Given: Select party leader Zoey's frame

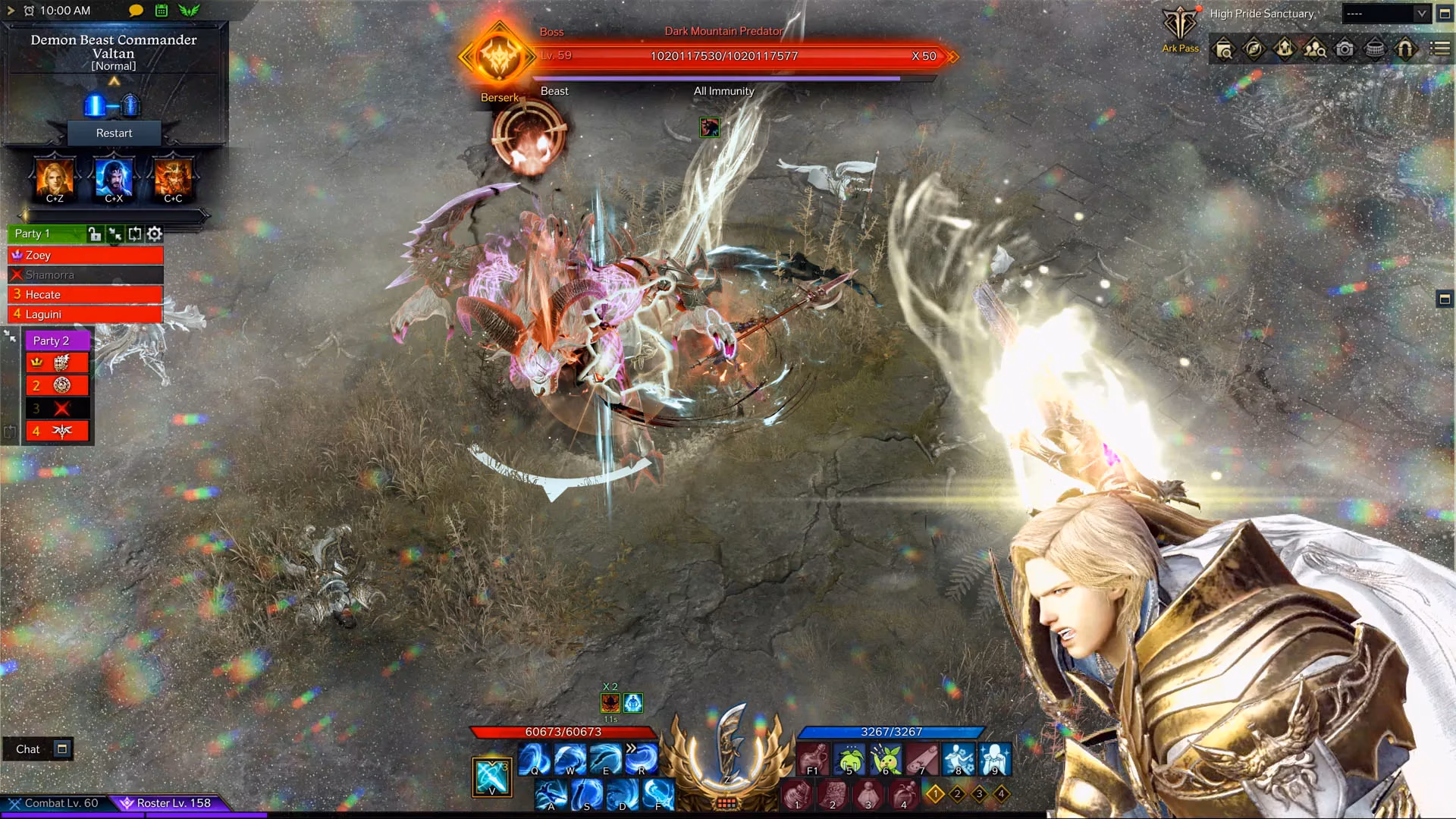Looking at the screenshot, I should 85,255.
